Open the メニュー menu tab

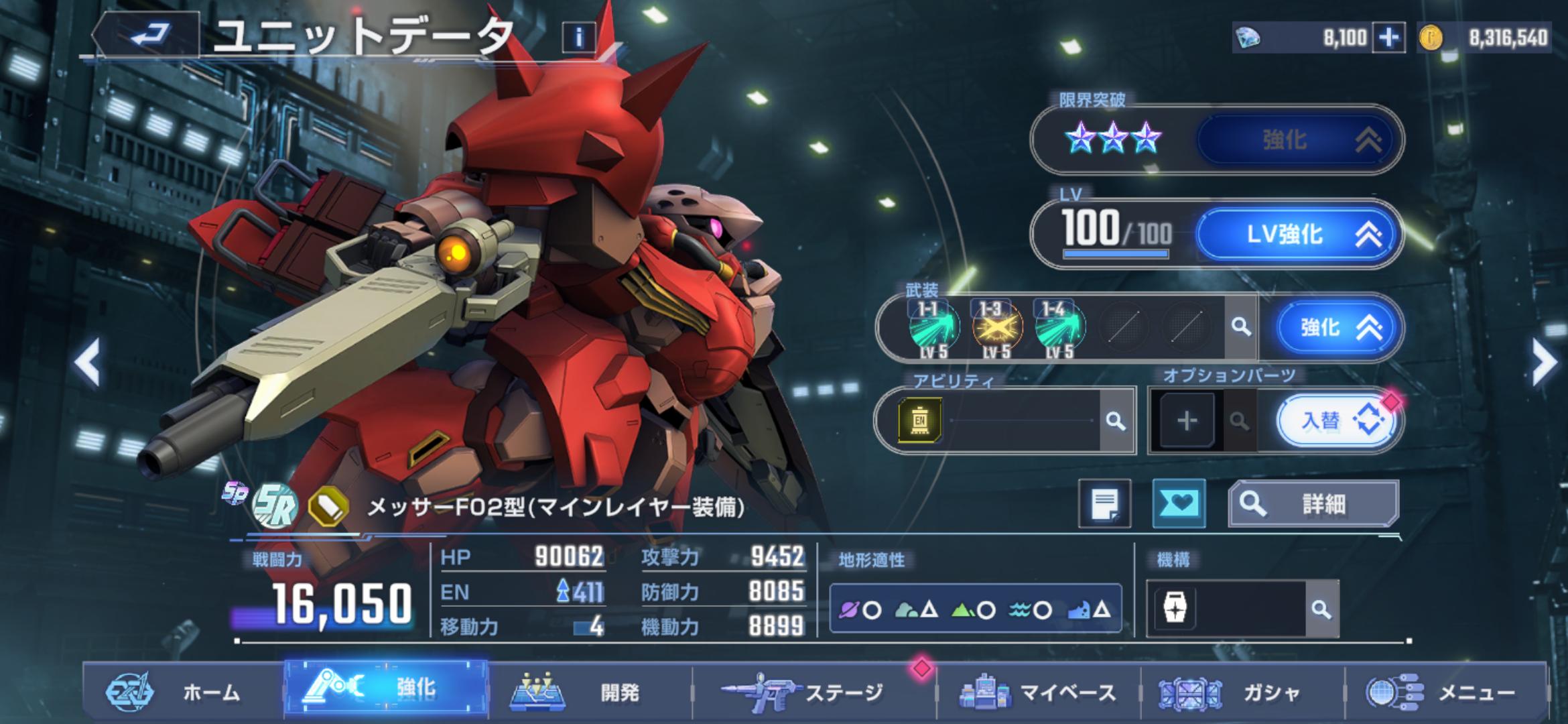click(1447, 692)
